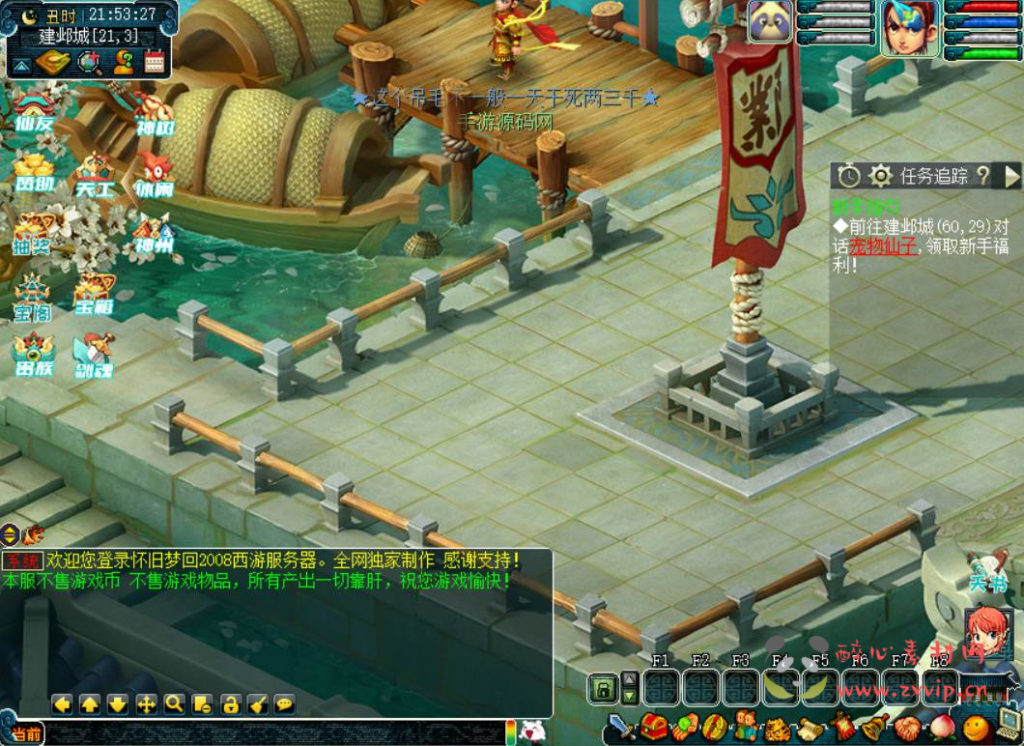Click the calendar icon under the location bar

click(154, 63)
